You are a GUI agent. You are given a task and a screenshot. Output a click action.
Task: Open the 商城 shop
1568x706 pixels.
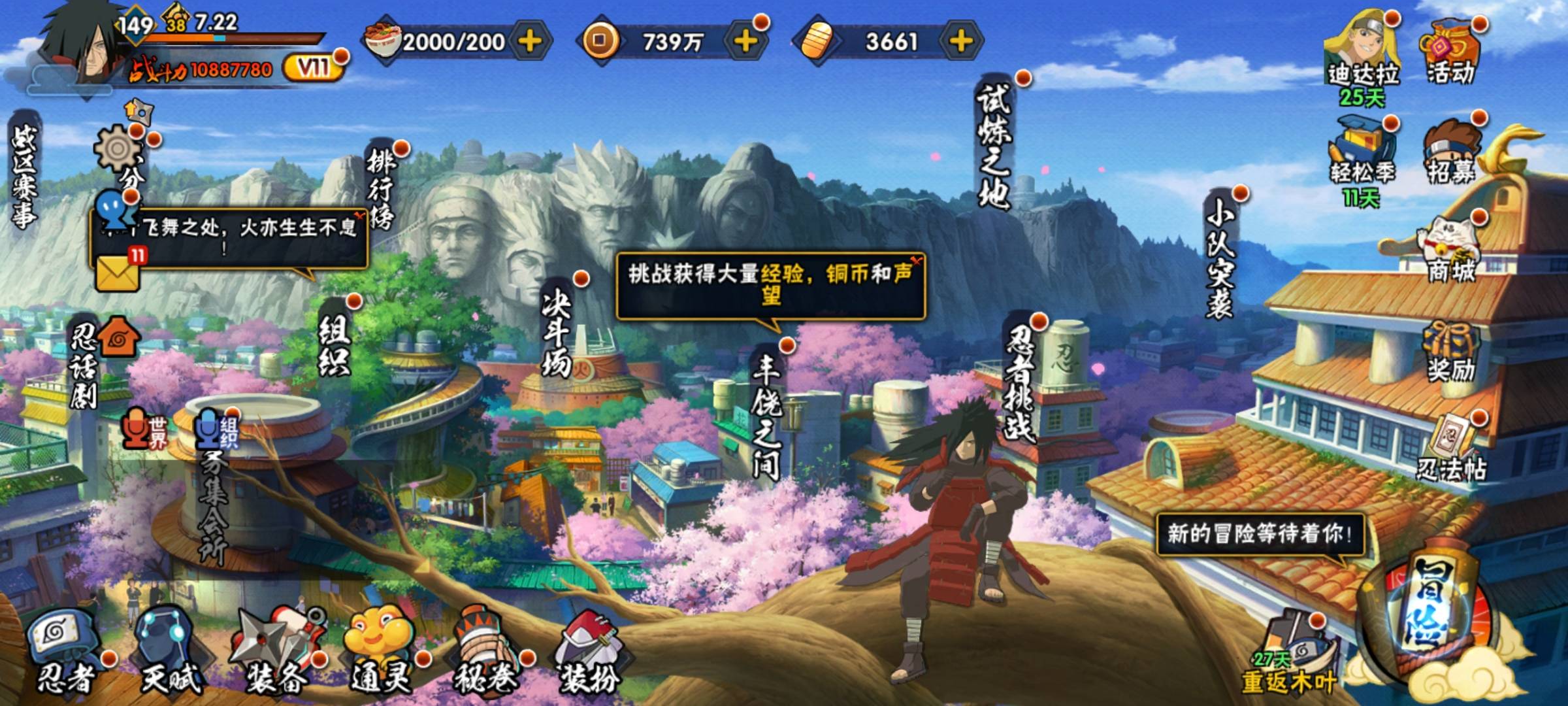tap(1450, 252)
